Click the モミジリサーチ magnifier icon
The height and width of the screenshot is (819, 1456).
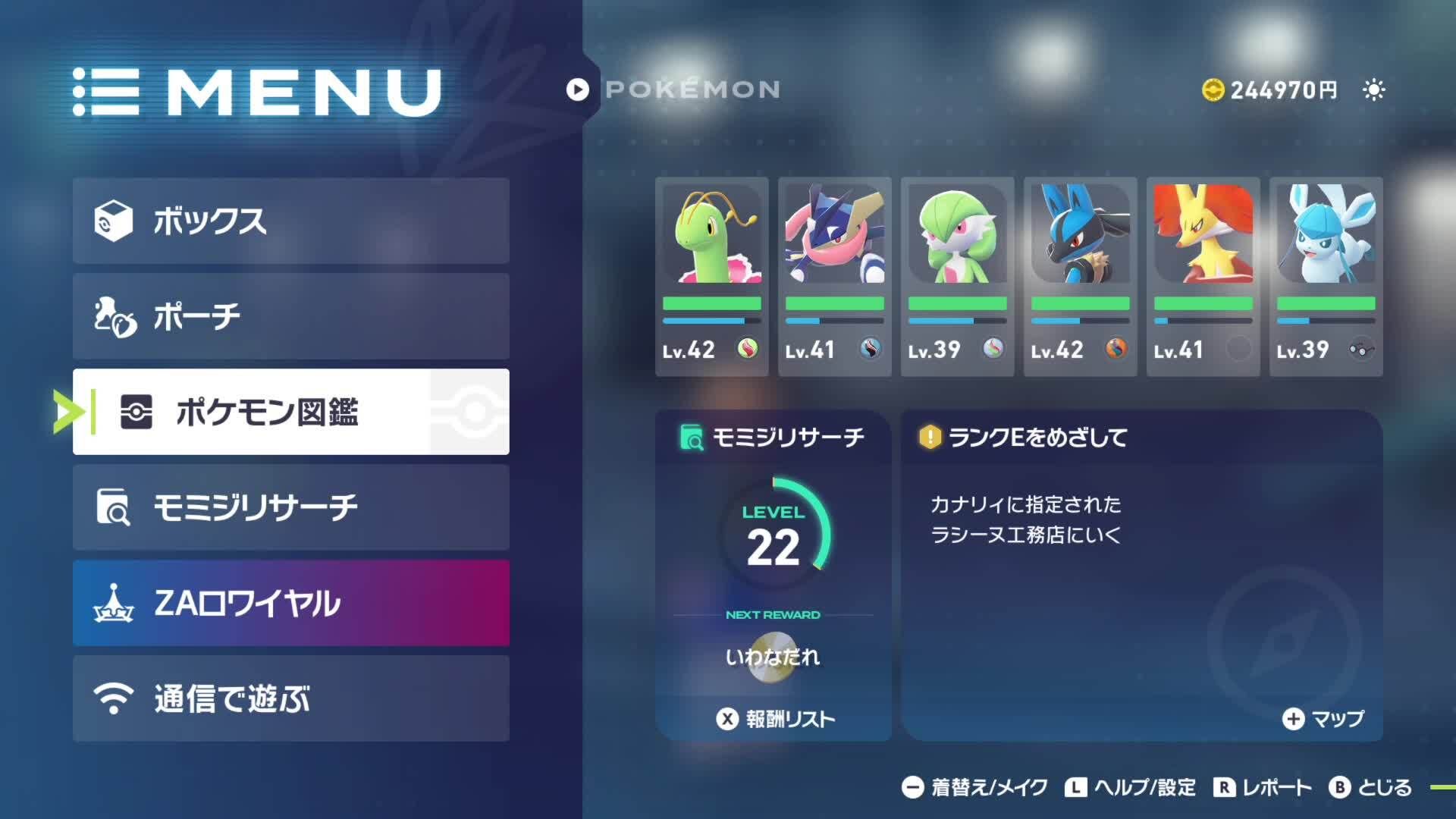pyautogui.click(x=115, y=507)
